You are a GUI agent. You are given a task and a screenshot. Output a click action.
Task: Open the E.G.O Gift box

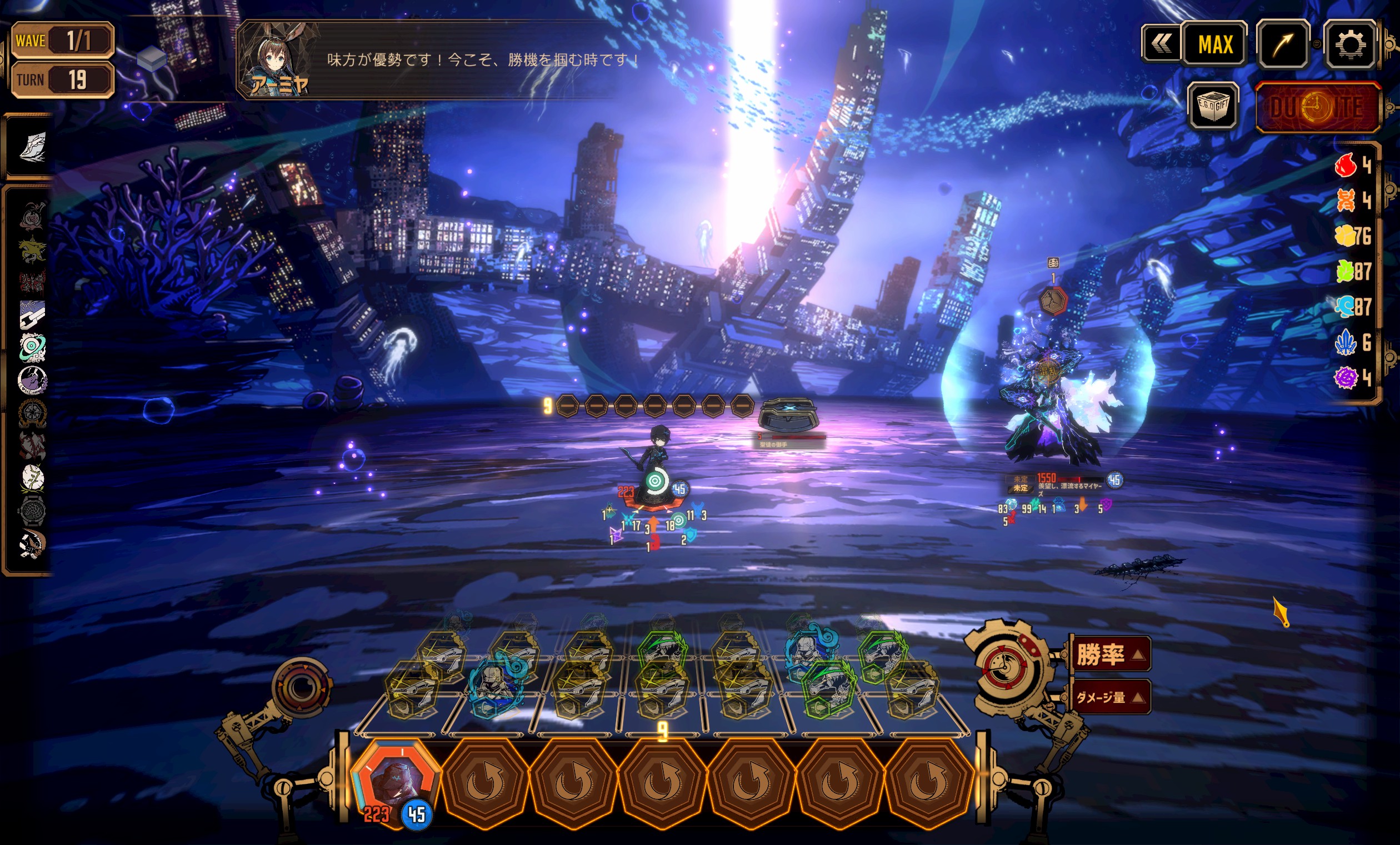click(x=1214, y=106)
